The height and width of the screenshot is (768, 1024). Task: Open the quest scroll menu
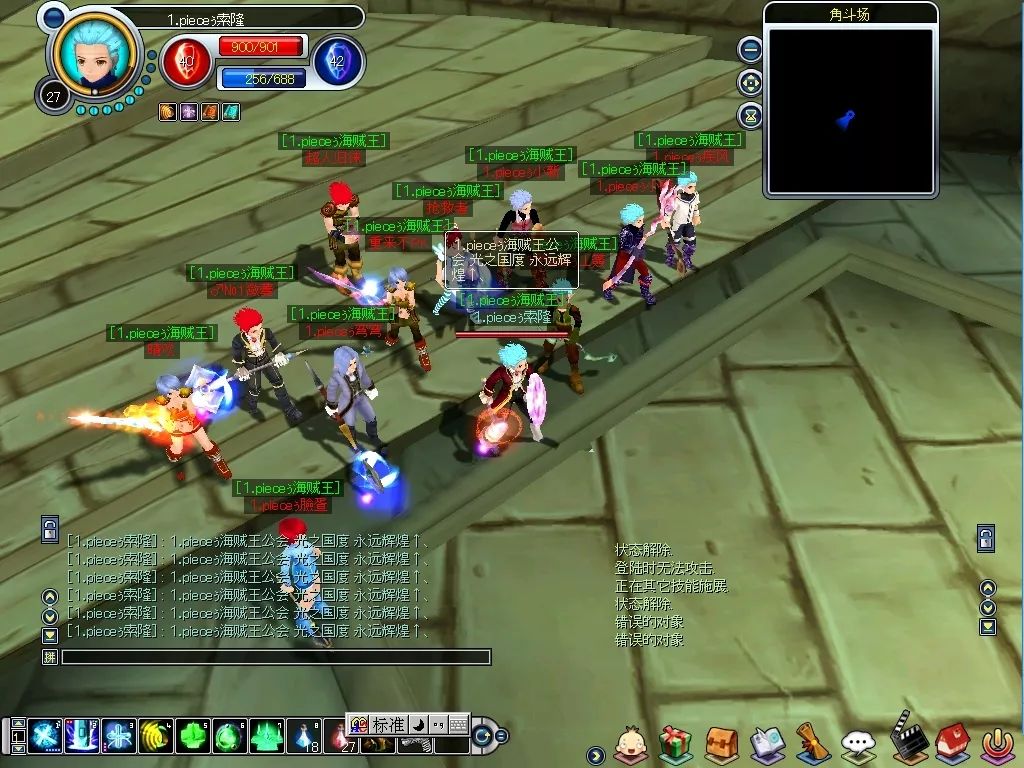pyautogui.click(x=812, y=743)
